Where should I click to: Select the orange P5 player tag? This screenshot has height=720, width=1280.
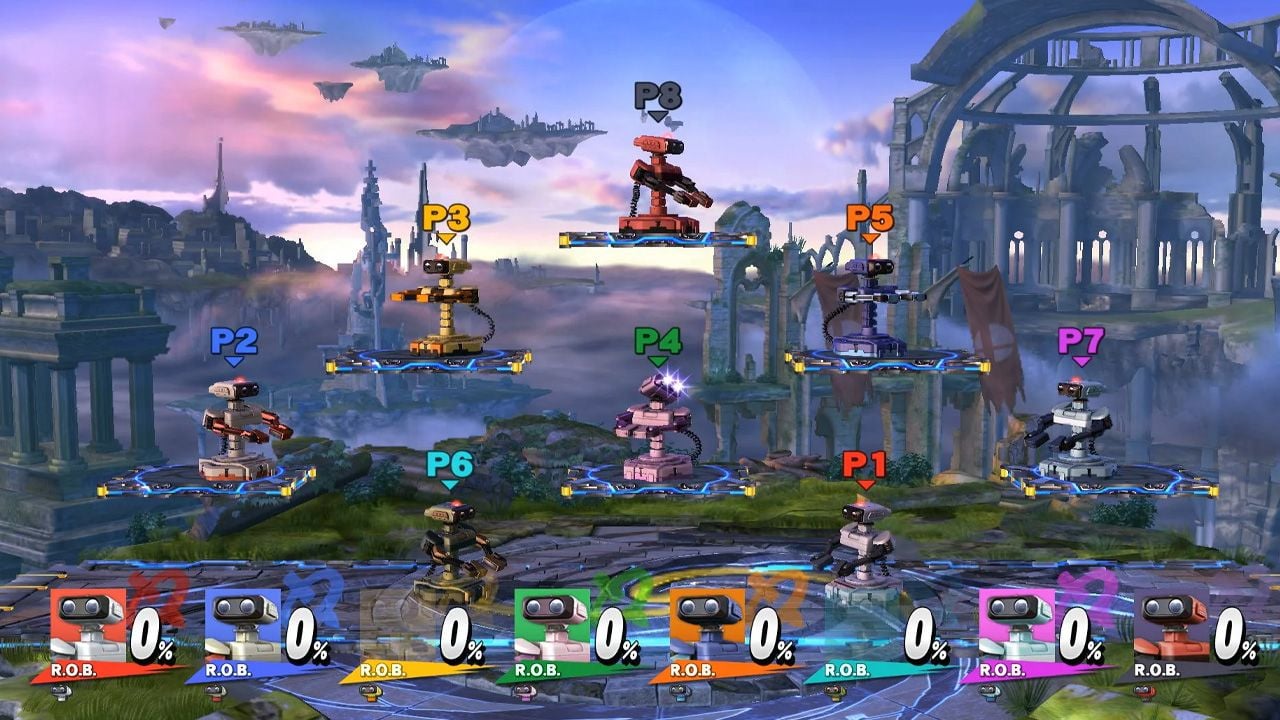pyautogui.click(x=870, y=218)
